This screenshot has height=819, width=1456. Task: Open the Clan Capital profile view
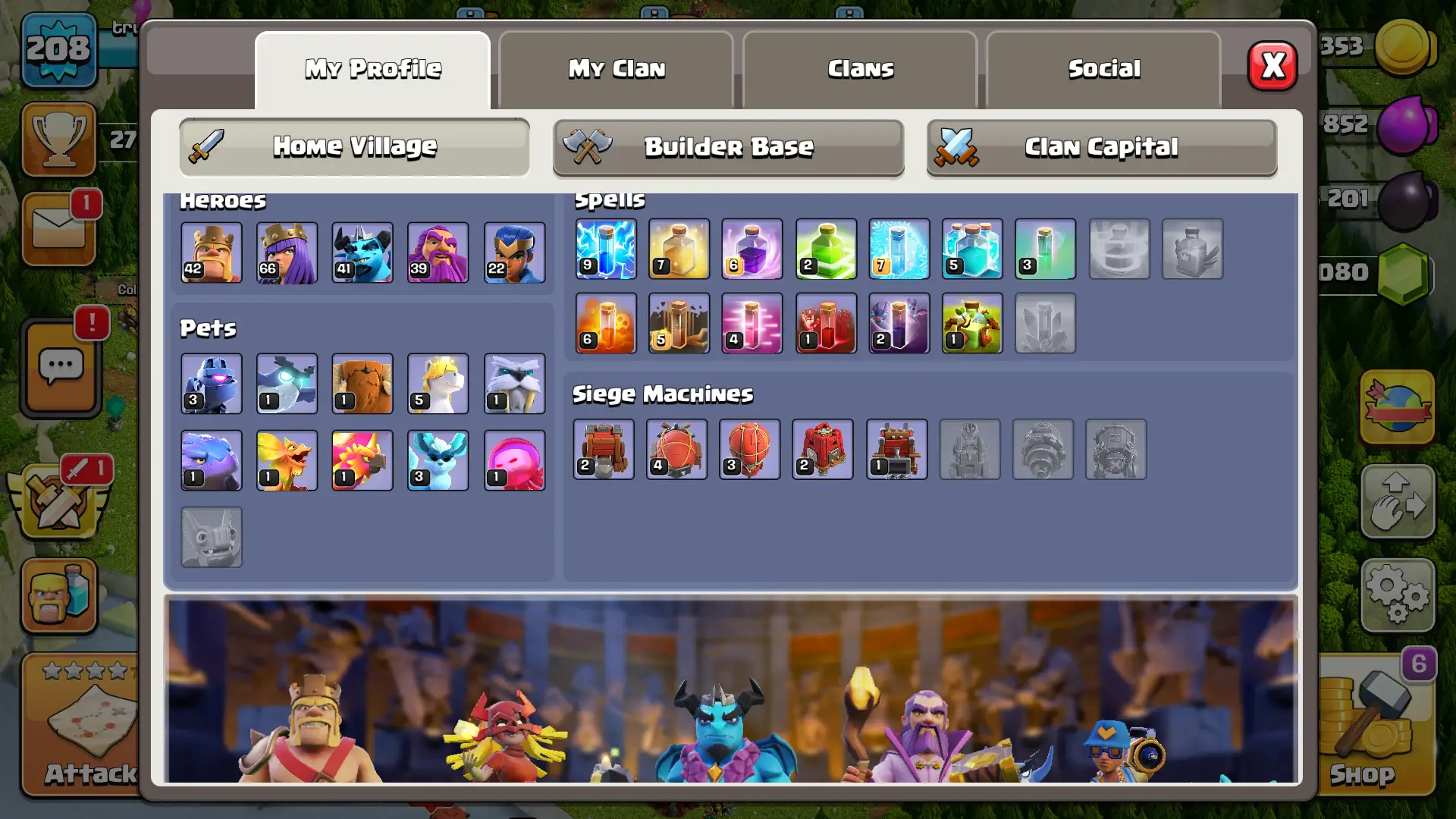(1101, 147)
